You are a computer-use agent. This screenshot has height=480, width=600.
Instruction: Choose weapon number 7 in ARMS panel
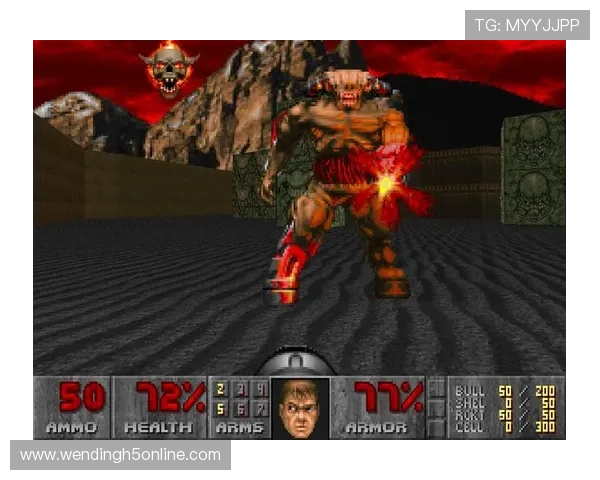click(x=260, y=409)
